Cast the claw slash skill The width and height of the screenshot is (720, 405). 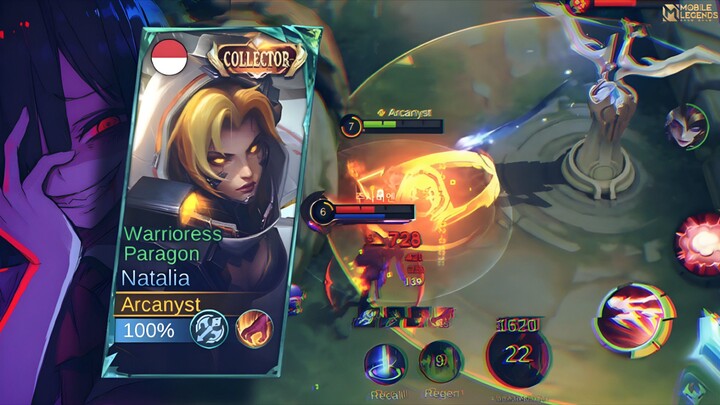coord(629,318)
